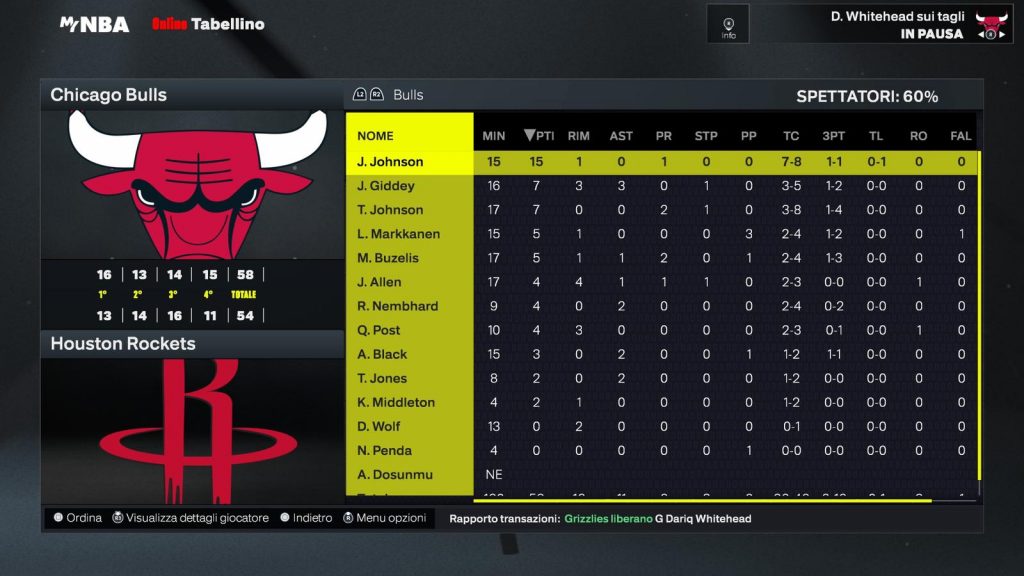This screenshot has height=576, width=1024.
Task: Choose R. Nembhard from the list
Action: pyautogui.click(x=397, y=306)
